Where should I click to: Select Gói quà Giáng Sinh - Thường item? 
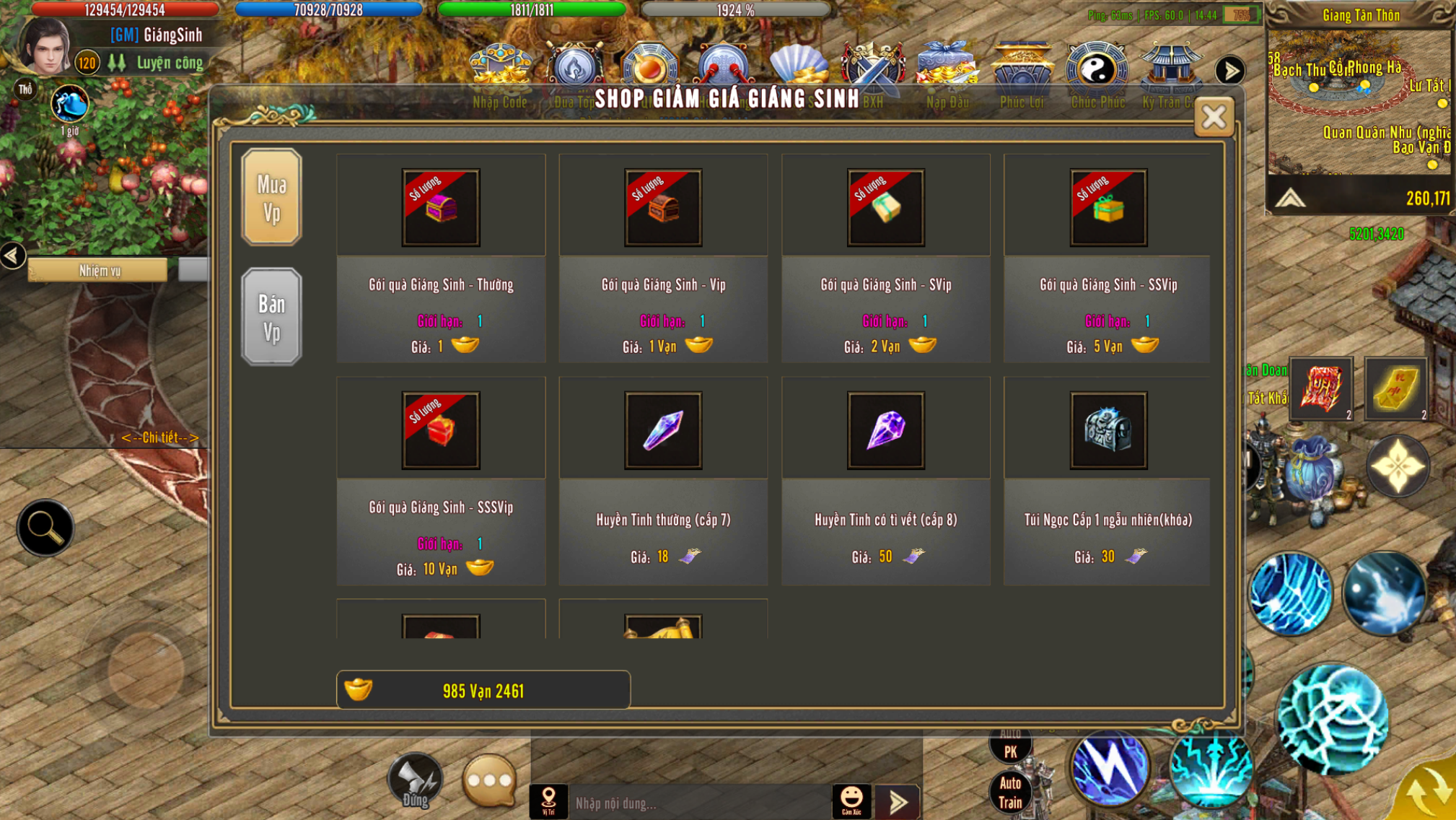tap(441, 209)
